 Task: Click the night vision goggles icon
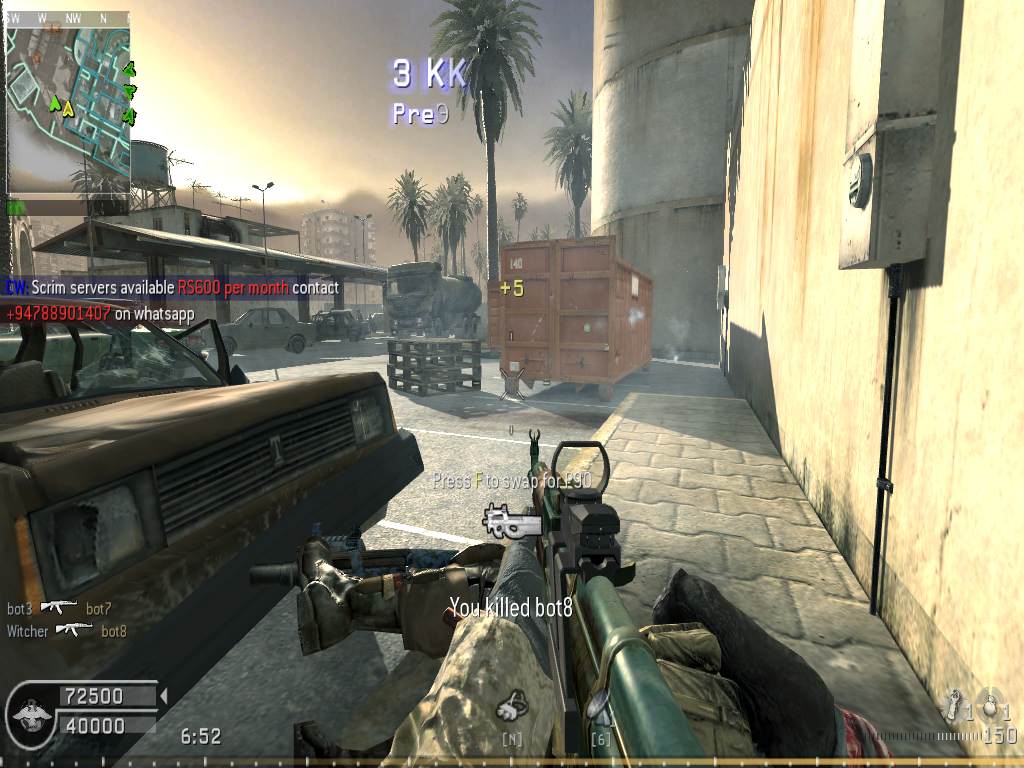(x=513, y=707)
